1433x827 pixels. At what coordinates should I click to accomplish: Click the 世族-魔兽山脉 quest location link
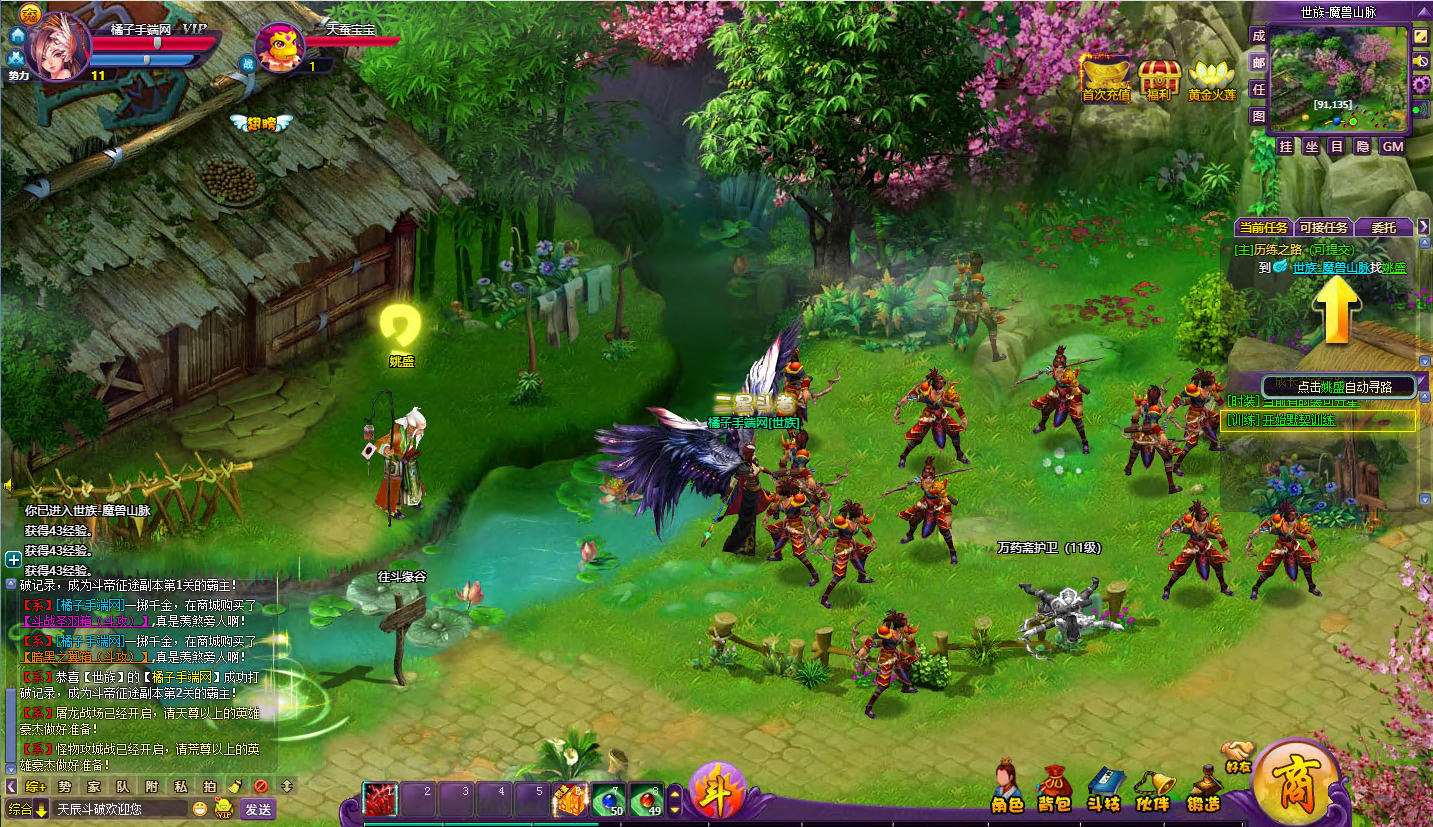1336,267
